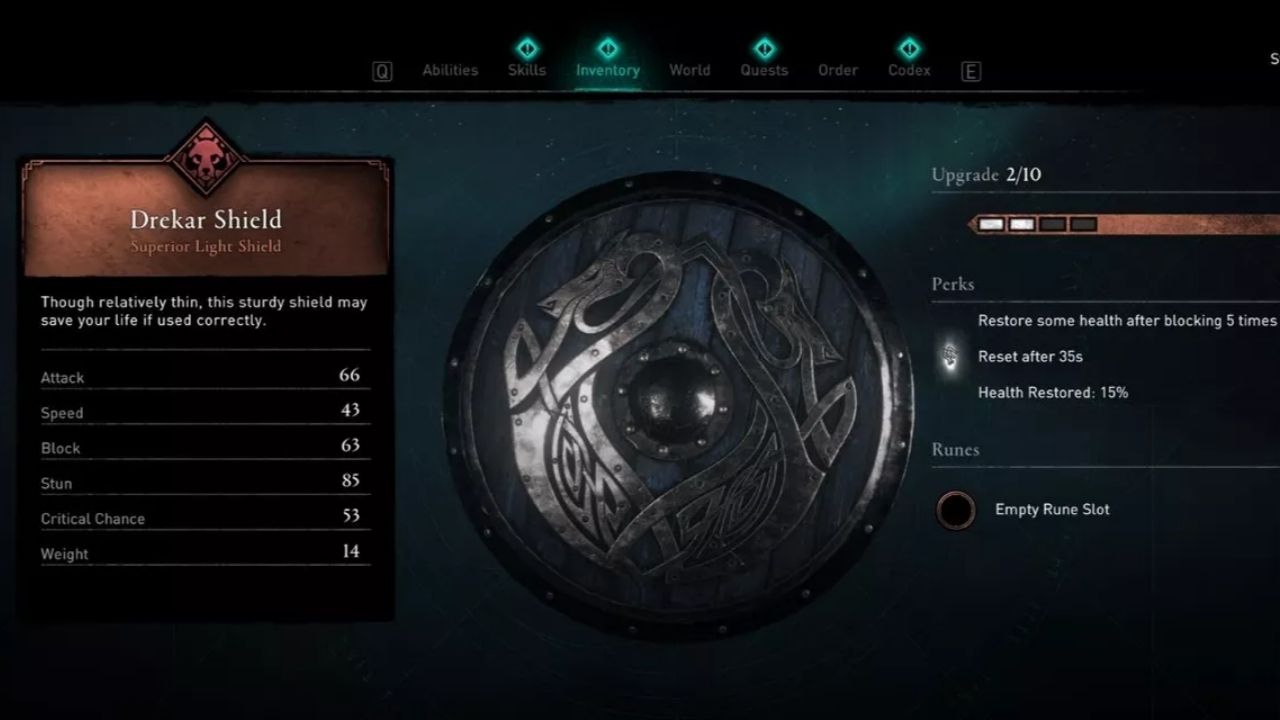Click the diamond icon above the Codex tab

[908, 47]
